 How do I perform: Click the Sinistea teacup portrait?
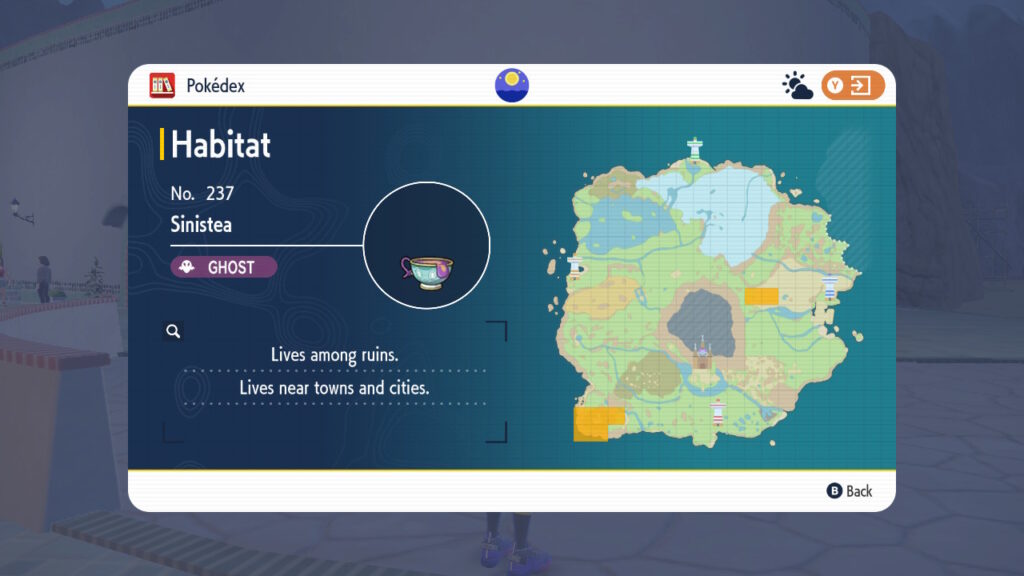pyautogui.click(x=426, y=245)
